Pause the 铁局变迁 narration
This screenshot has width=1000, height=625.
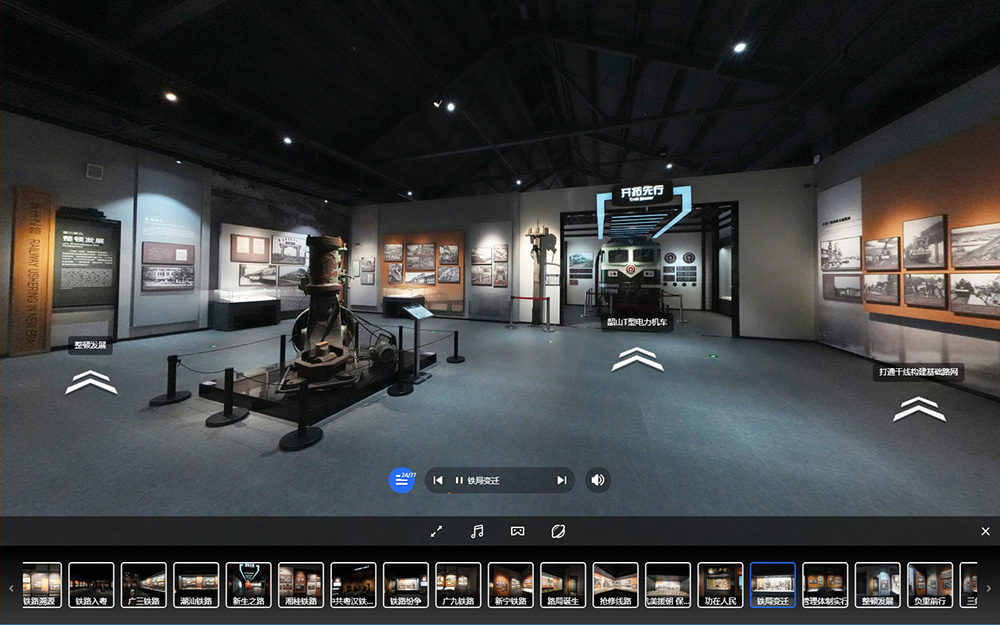point(459,481)
